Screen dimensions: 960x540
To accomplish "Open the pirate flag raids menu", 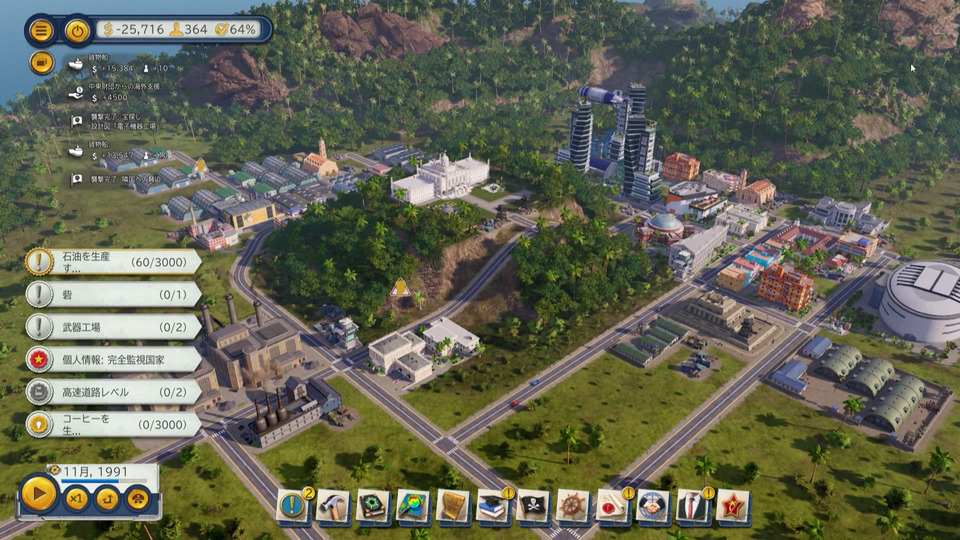I will point(533,506).
